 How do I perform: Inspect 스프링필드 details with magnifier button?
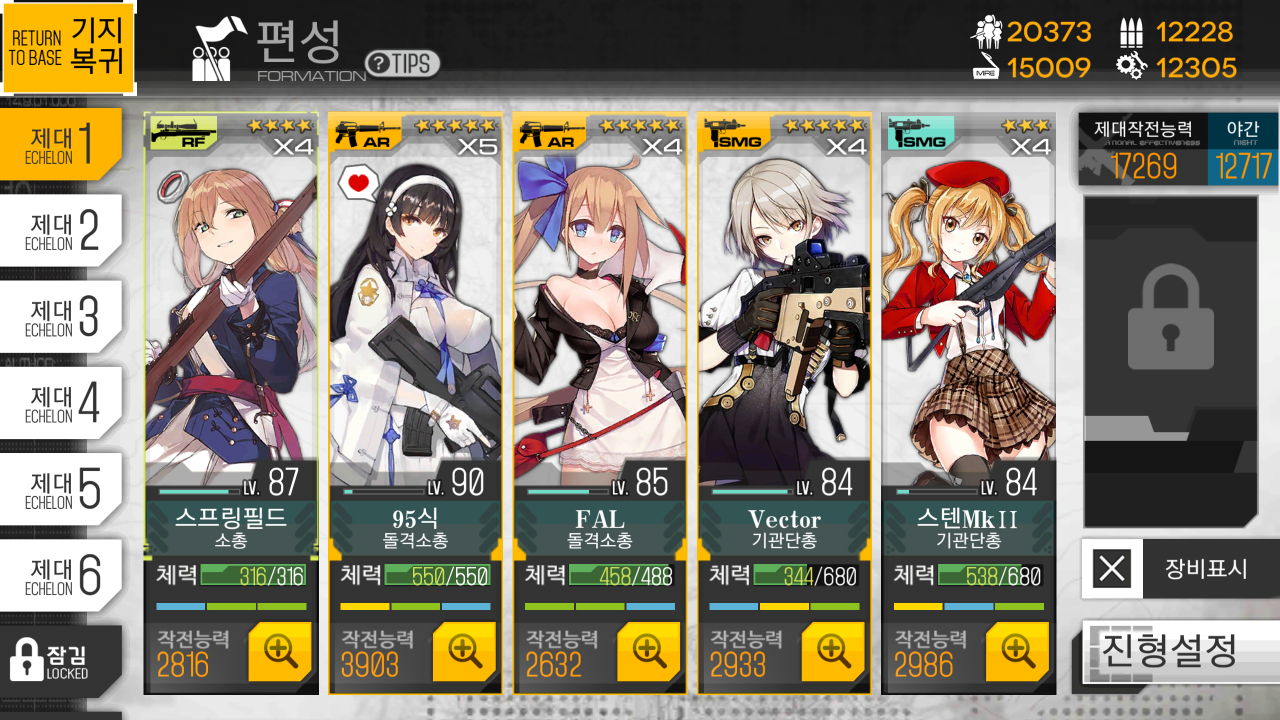click(280, 651)
